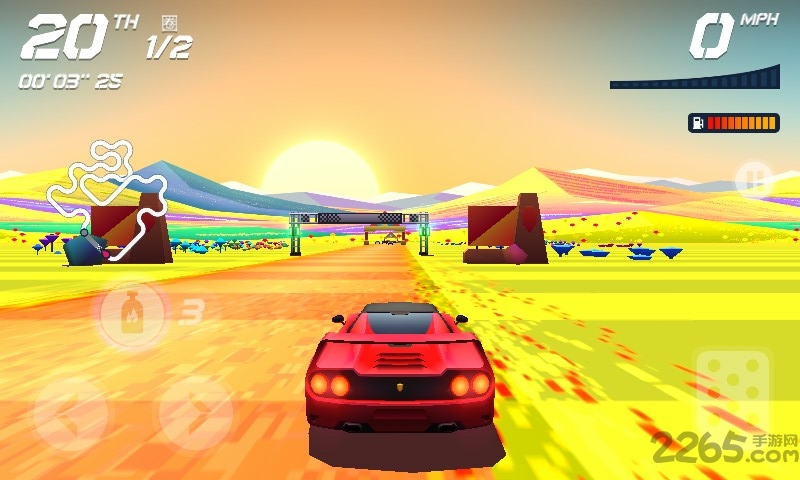
Task: Activate the nitro boost bottle
Action: click(130, 313)
